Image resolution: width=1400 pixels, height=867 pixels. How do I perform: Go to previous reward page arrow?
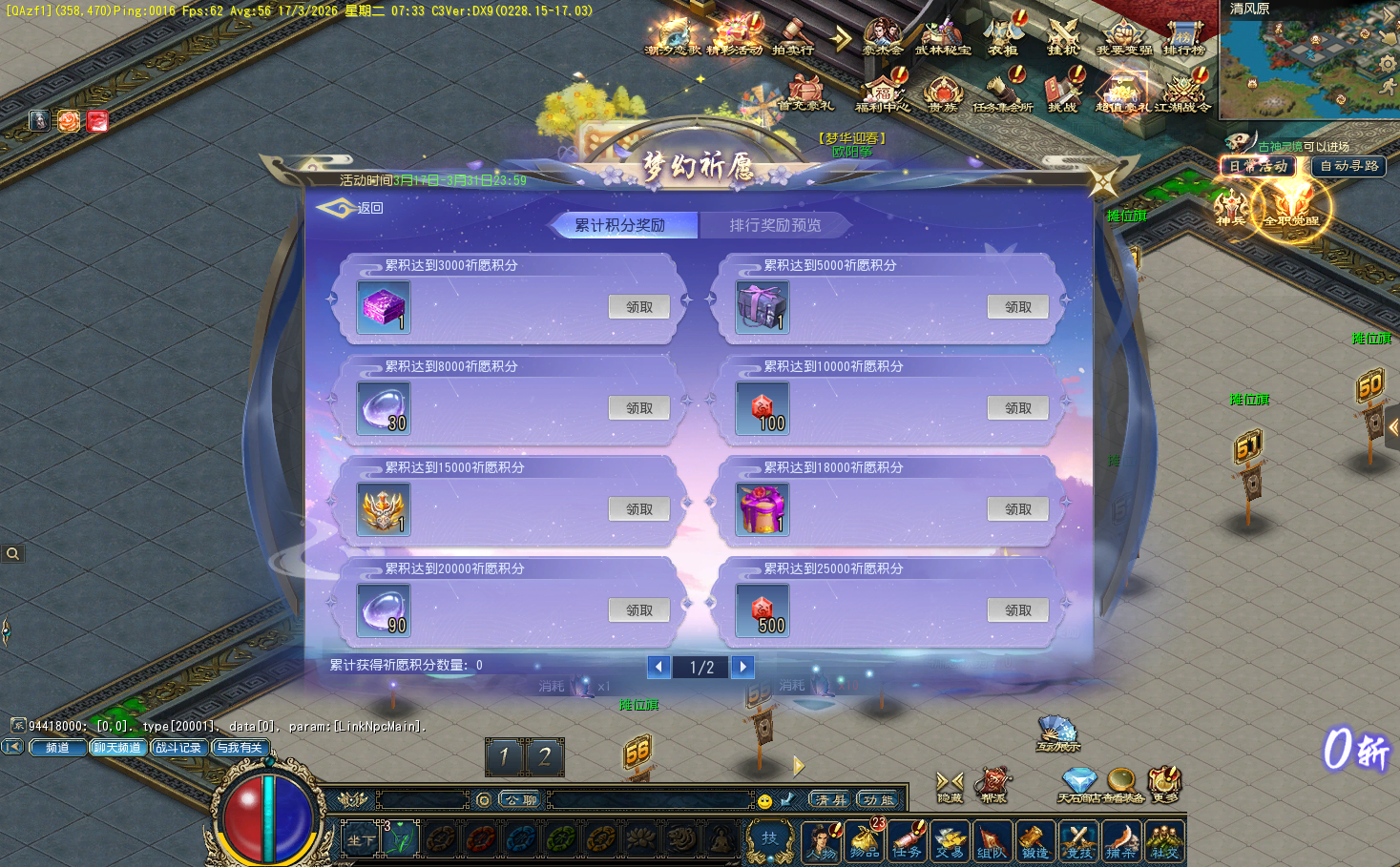(x=658, y=667)
